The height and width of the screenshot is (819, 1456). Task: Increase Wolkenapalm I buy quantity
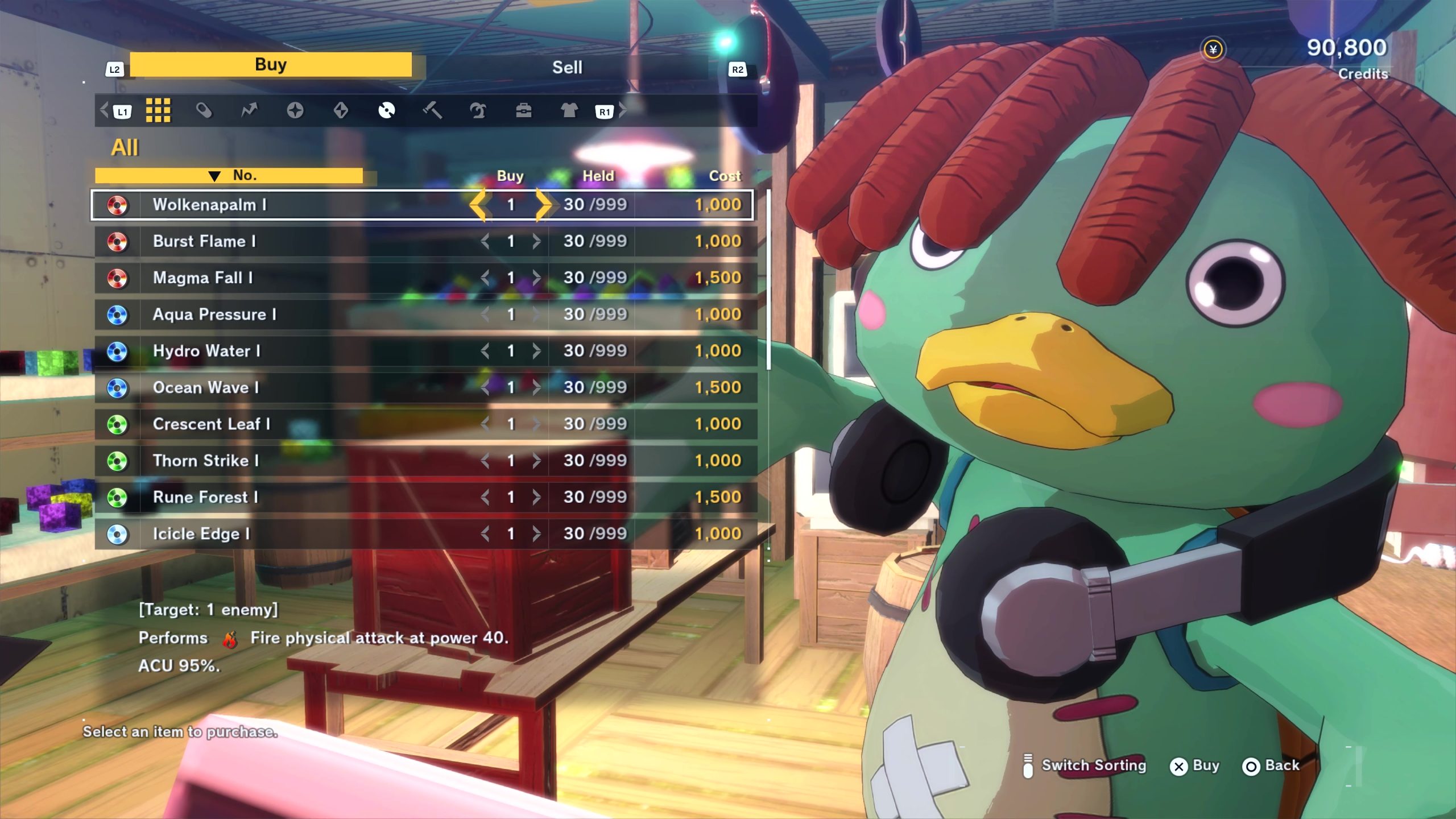tap(543, 205)
